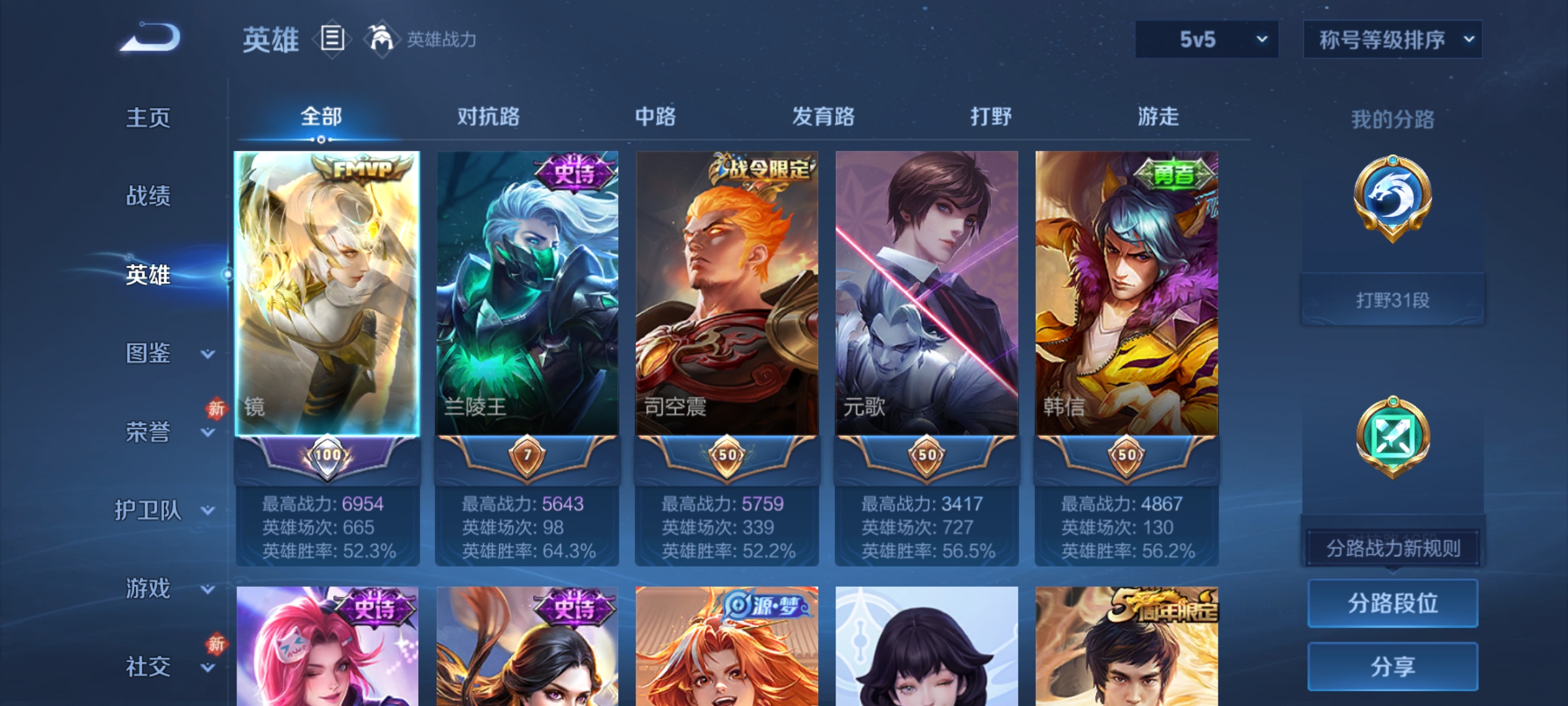Open the hero list view icon beside 英雄

(332, 41)
